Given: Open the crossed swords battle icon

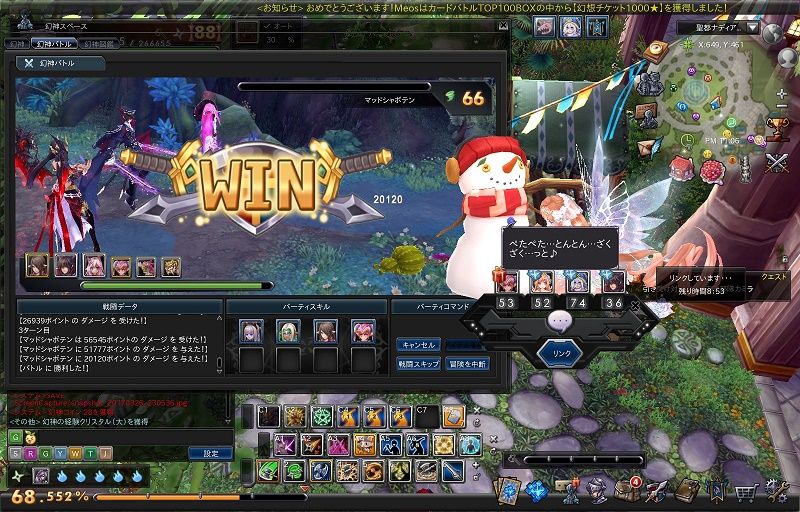Looking at the screenshot, I should (776, 161).
